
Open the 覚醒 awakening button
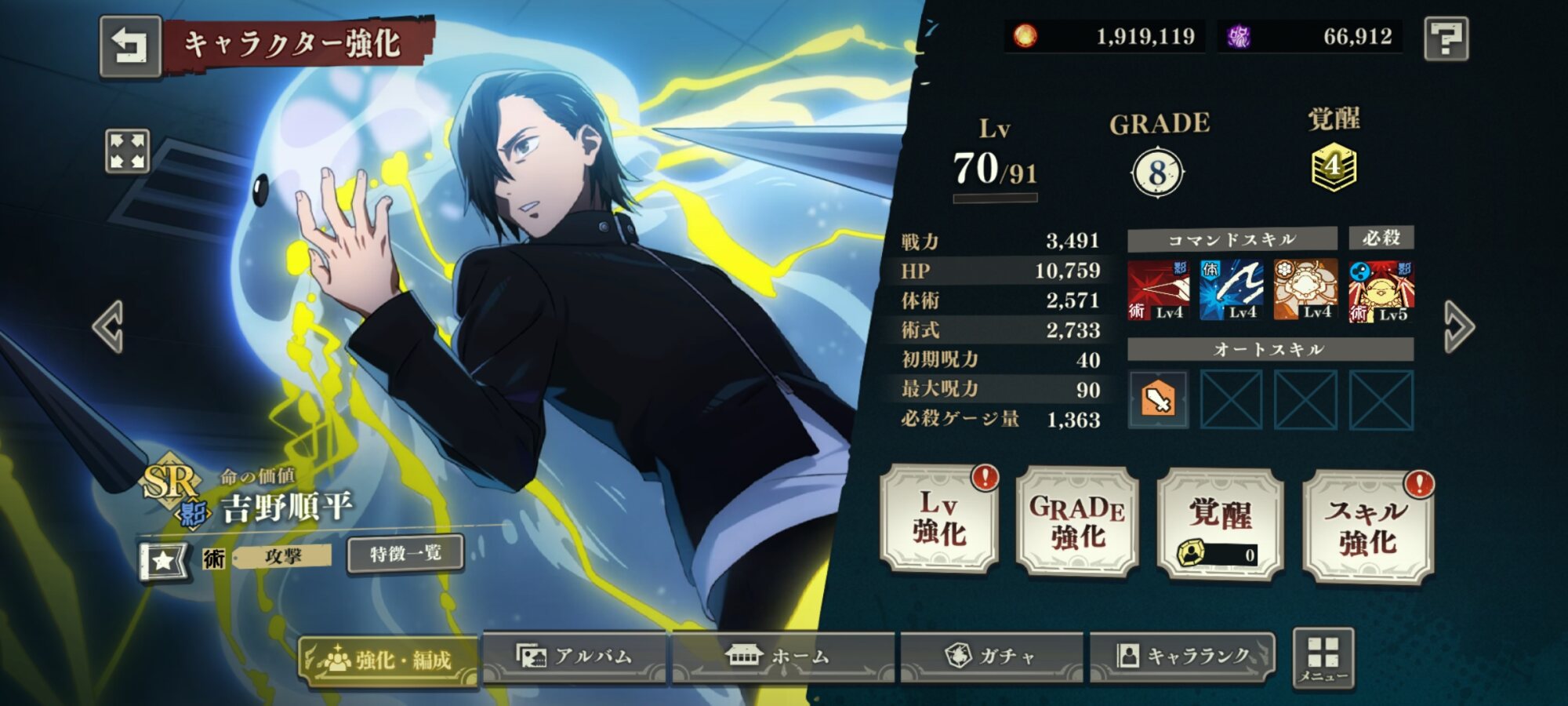pyautogui.click(x=1220, y=524)
